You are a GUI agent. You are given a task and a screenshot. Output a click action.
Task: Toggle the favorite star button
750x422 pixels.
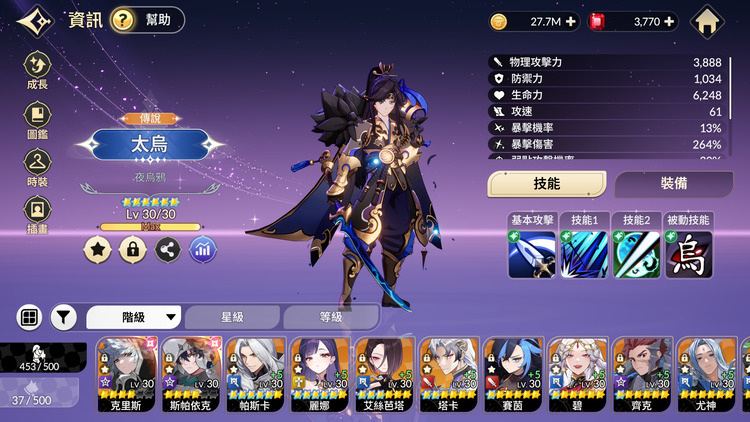tap(97, 249)
